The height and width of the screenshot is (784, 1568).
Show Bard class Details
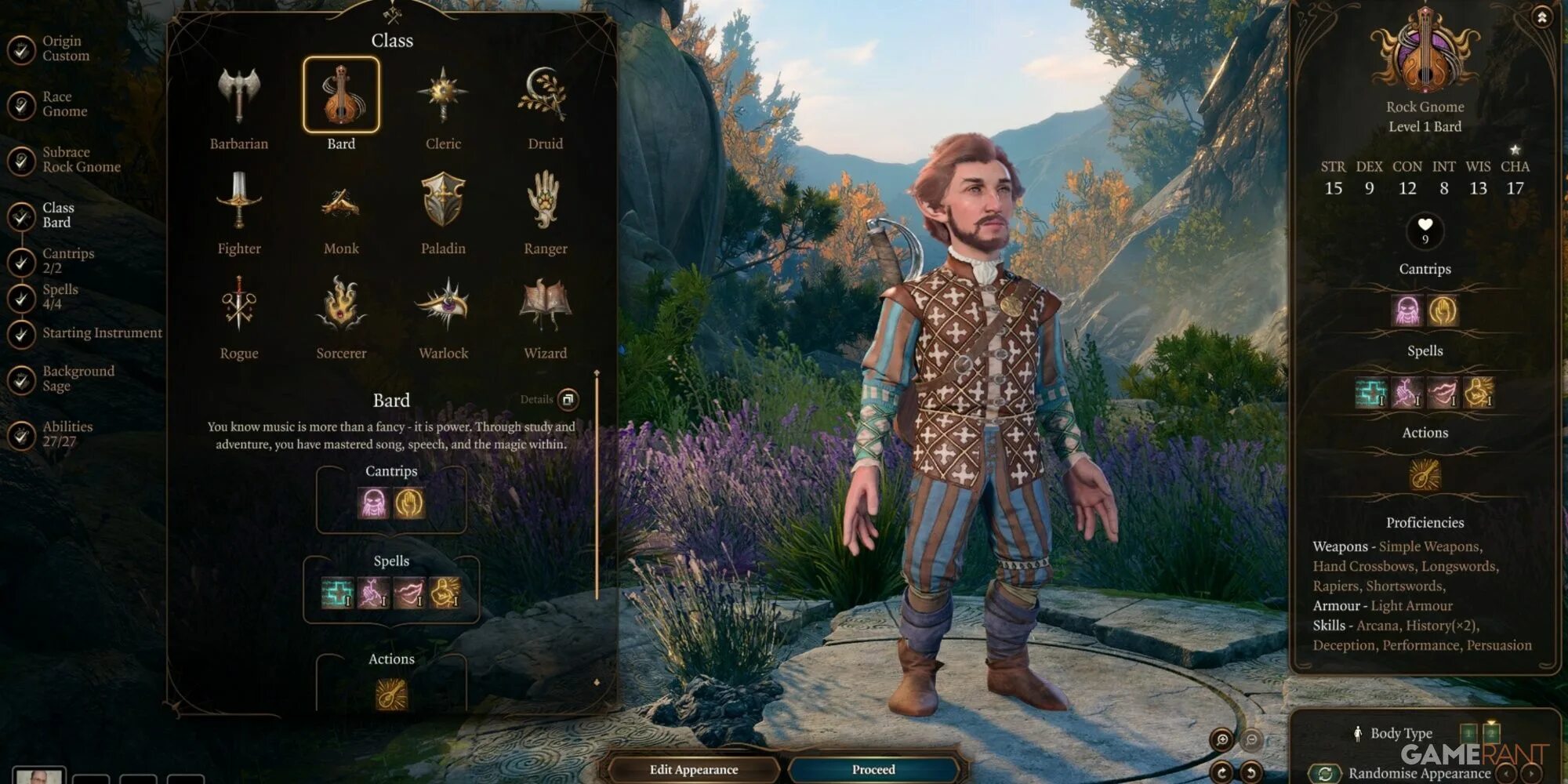(x=568, y=399)
